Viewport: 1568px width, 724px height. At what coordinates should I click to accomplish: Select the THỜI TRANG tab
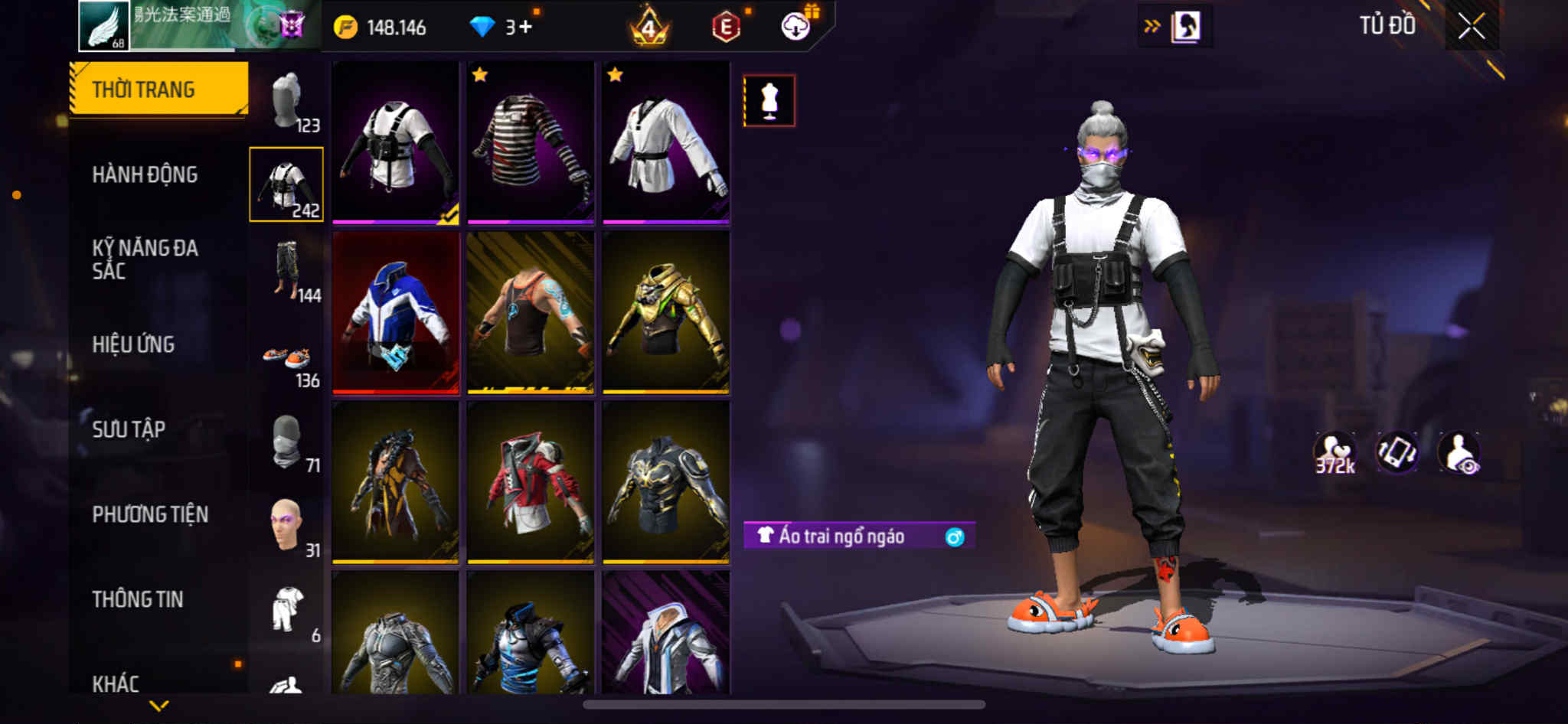(x=158, y=89)
